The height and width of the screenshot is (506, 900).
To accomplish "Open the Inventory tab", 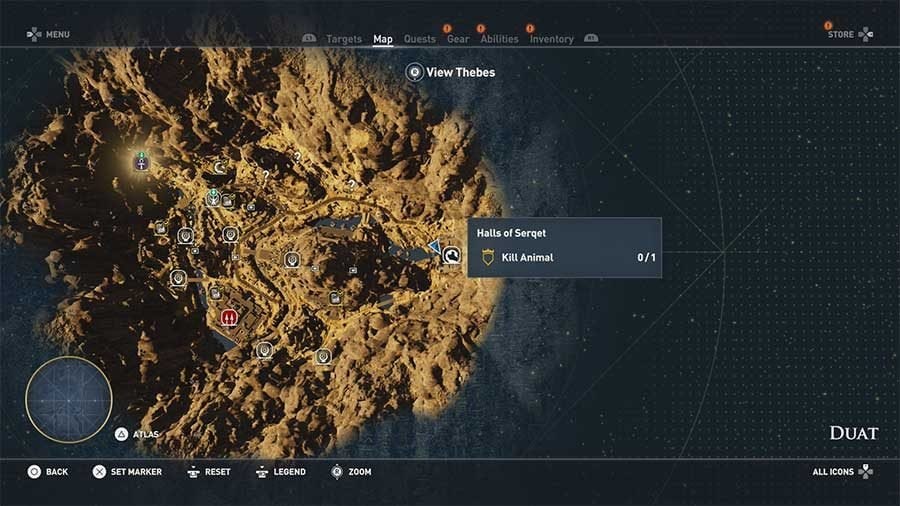I will [x=551, y=39].
